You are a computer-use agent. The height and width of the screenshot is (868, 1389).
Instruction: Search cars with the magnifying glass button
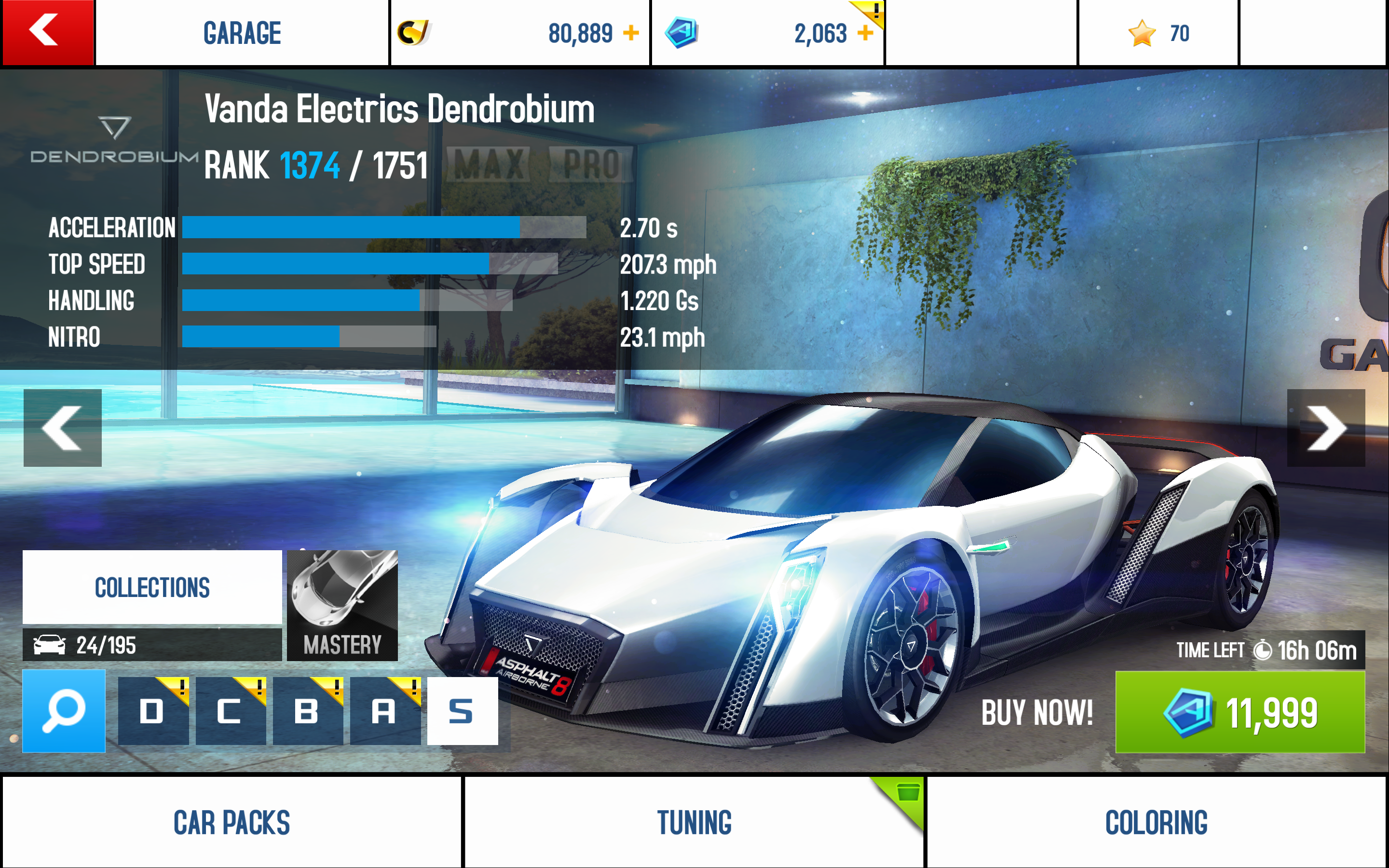64,711
